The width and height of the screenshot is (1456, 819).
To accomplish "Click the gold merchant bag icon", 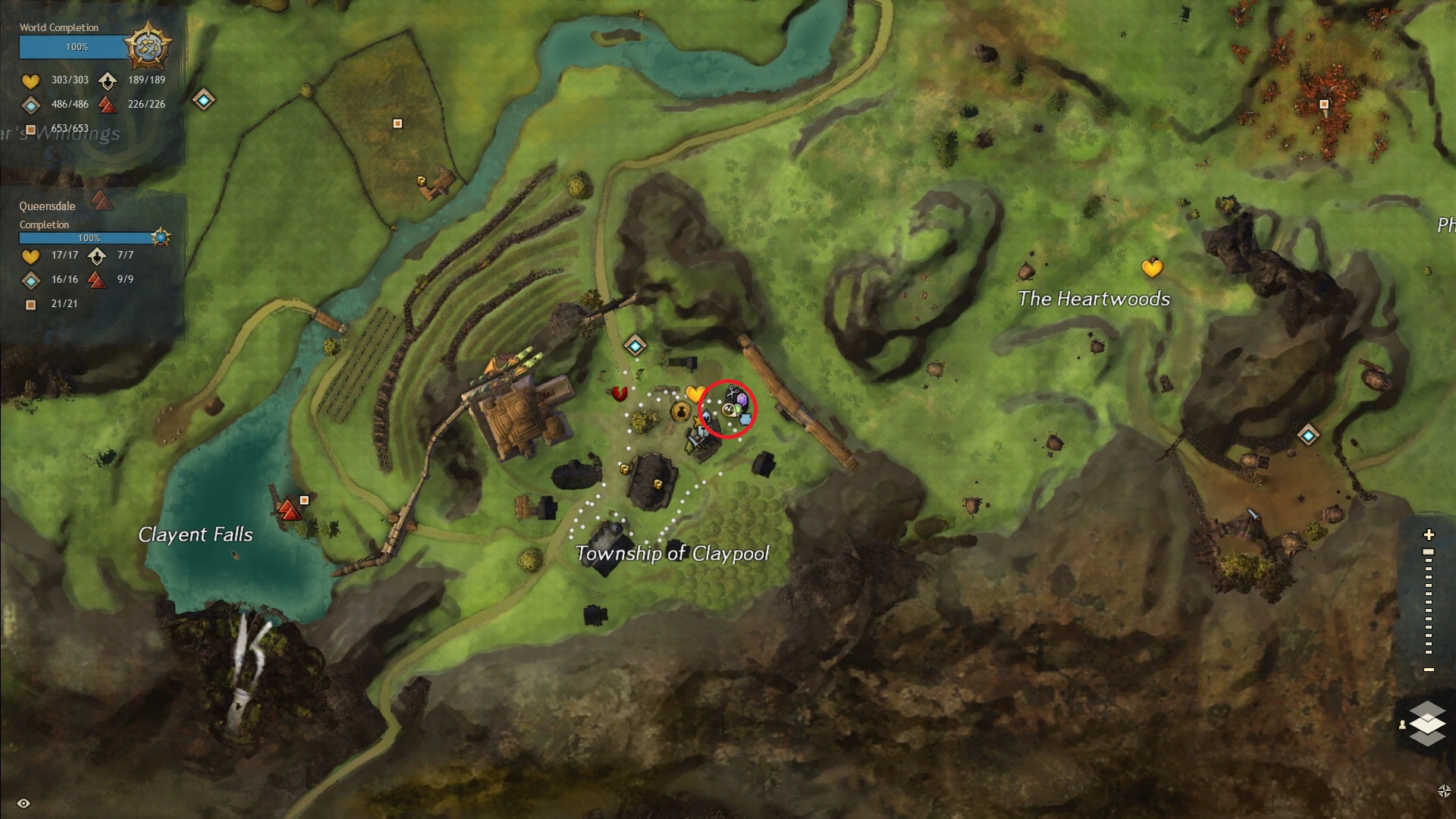I will click(x=679, y=412).
